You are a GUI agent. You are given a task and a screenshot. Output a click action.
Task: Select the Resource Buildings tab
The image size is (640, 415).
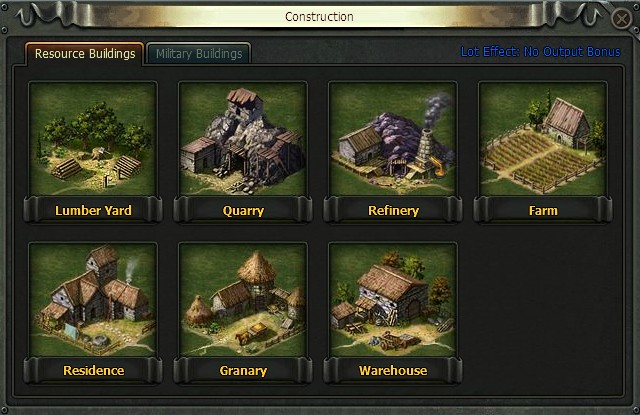85,54
